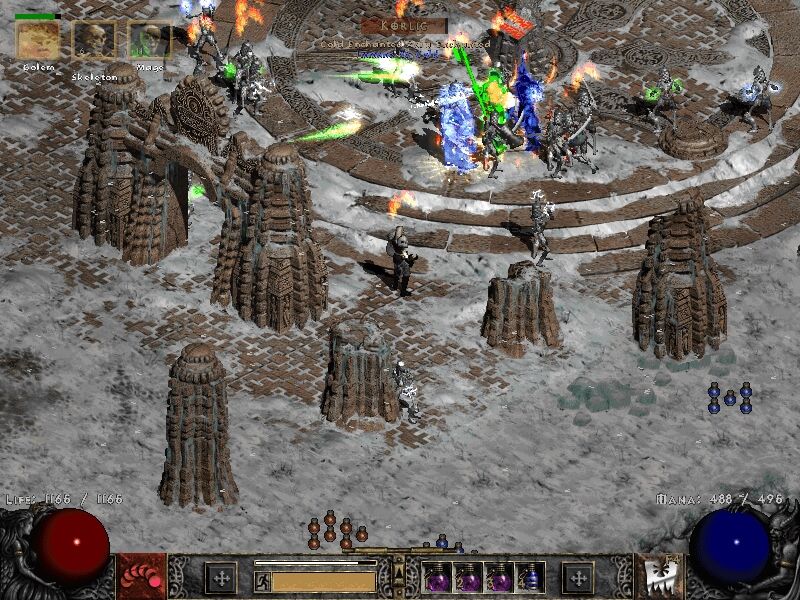Open the new stat points button
800x600 pixels.
[x=221, y=577]
